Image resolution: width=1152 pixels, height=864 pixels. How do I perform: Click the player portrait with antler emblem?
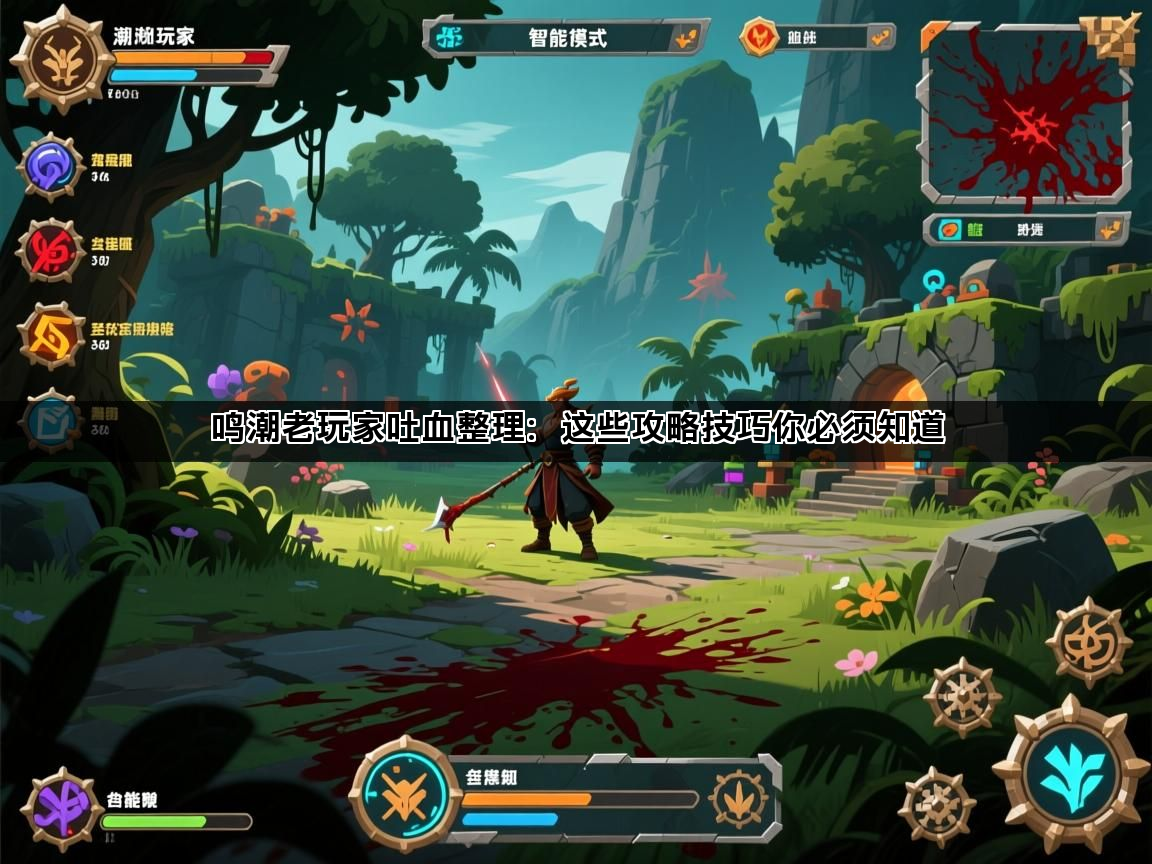(x=62, y=59)
